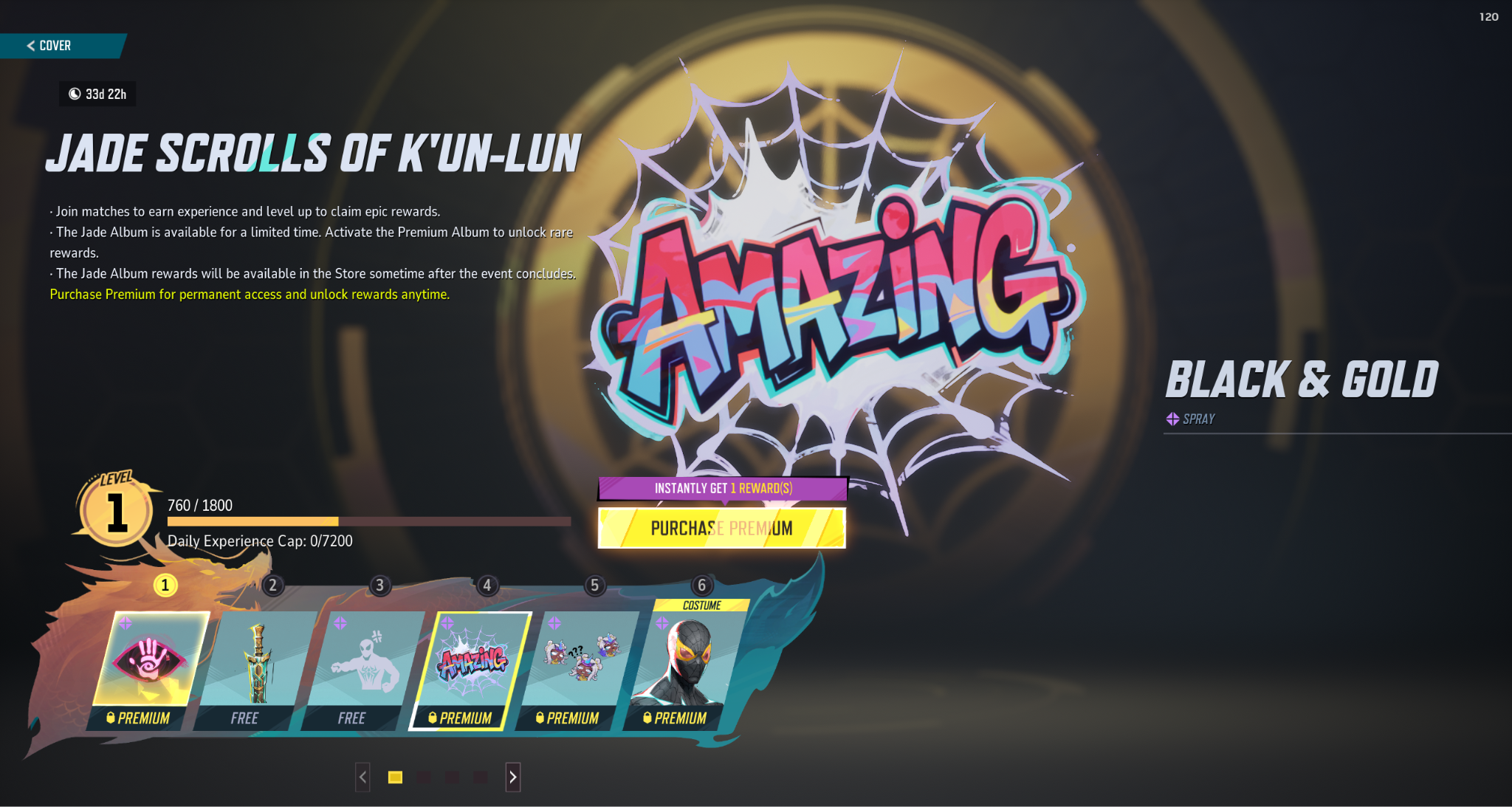Screen dimensions: 1512x807
Task: Select level marker 4 above the reward track
Action: coord(487,587)
